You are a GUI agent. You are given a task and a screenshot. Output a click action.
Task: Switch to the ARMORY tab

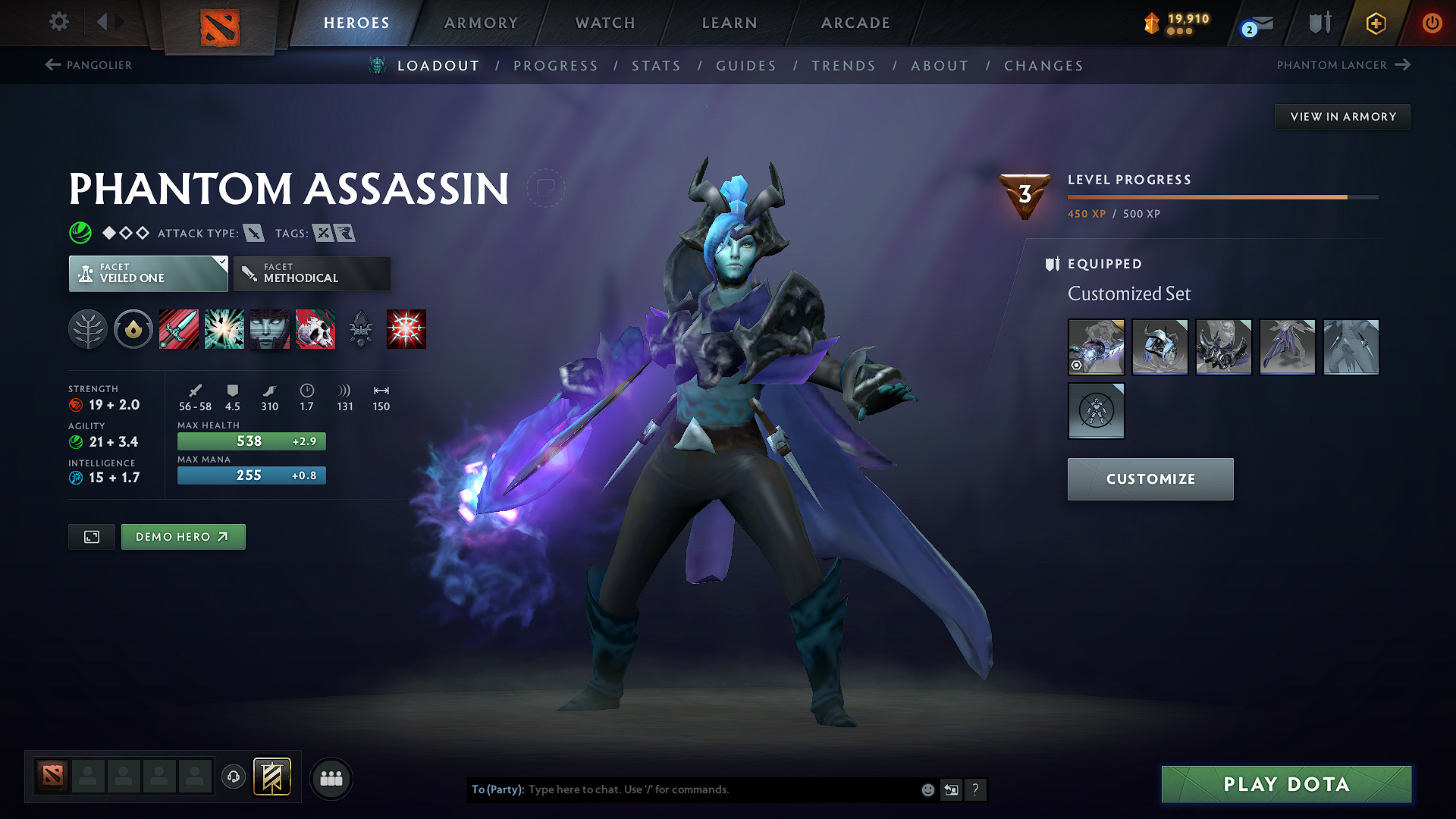pos(481,23)
